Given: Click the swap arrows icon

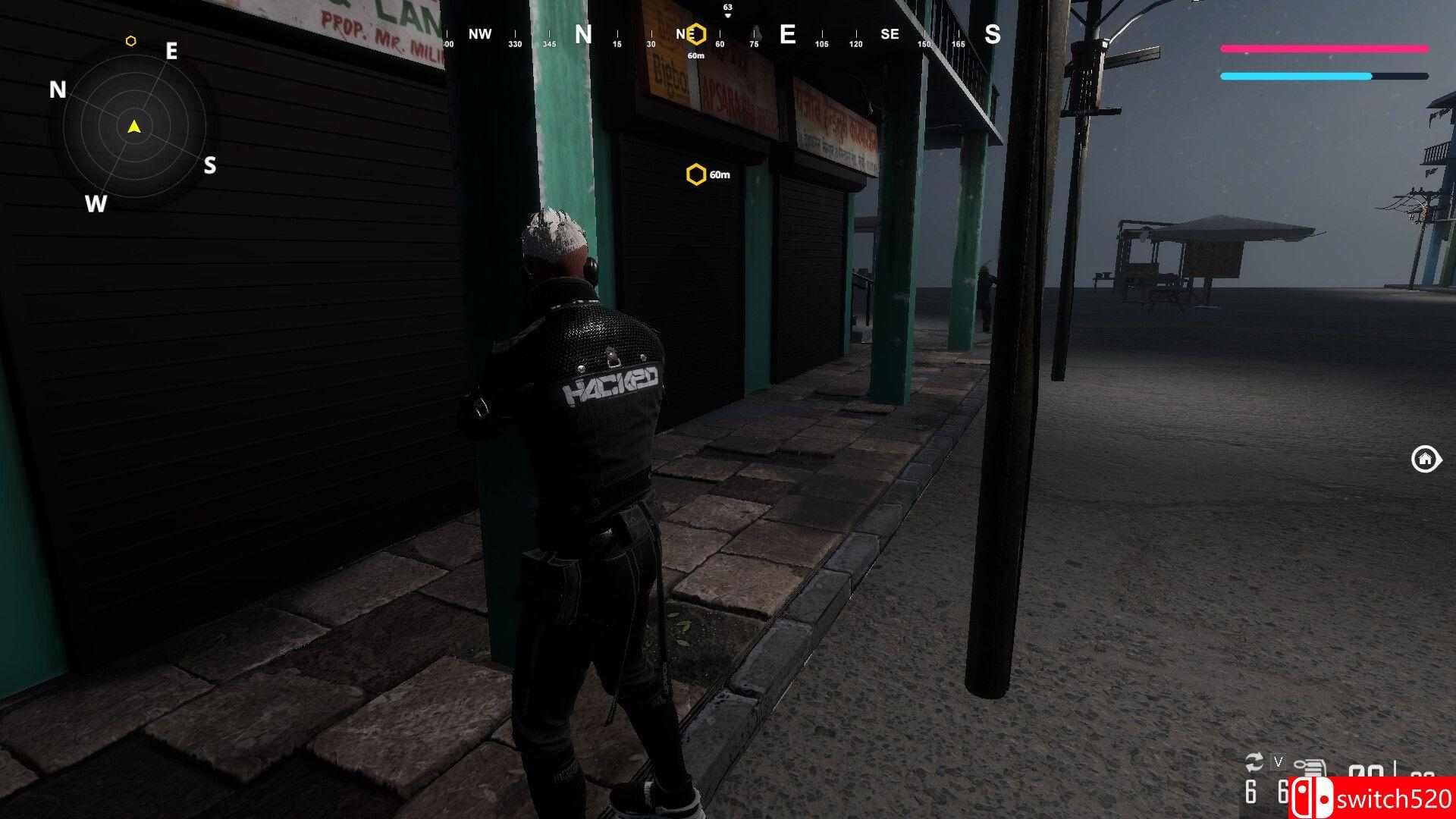Looking at the screenshot, I should (1254, 762).
